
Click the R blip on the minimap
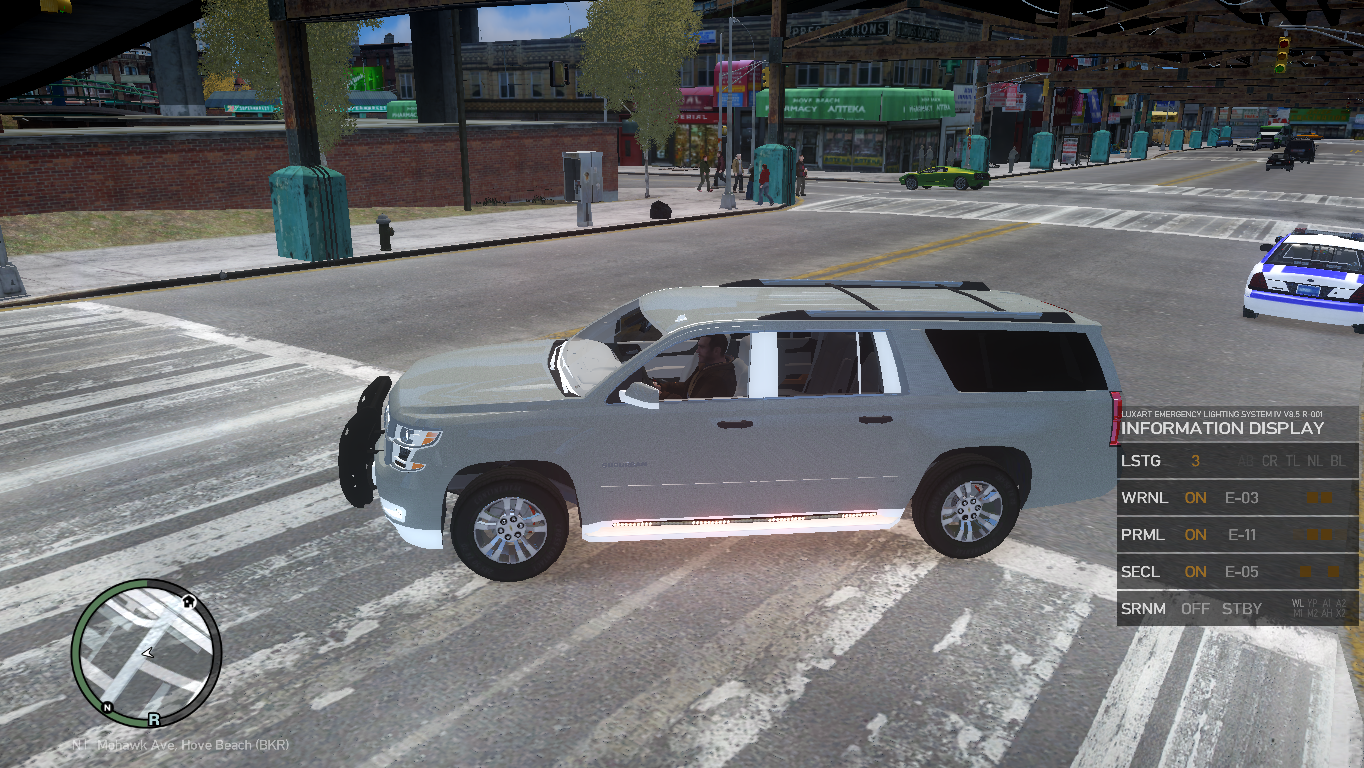tap(154, 718)
